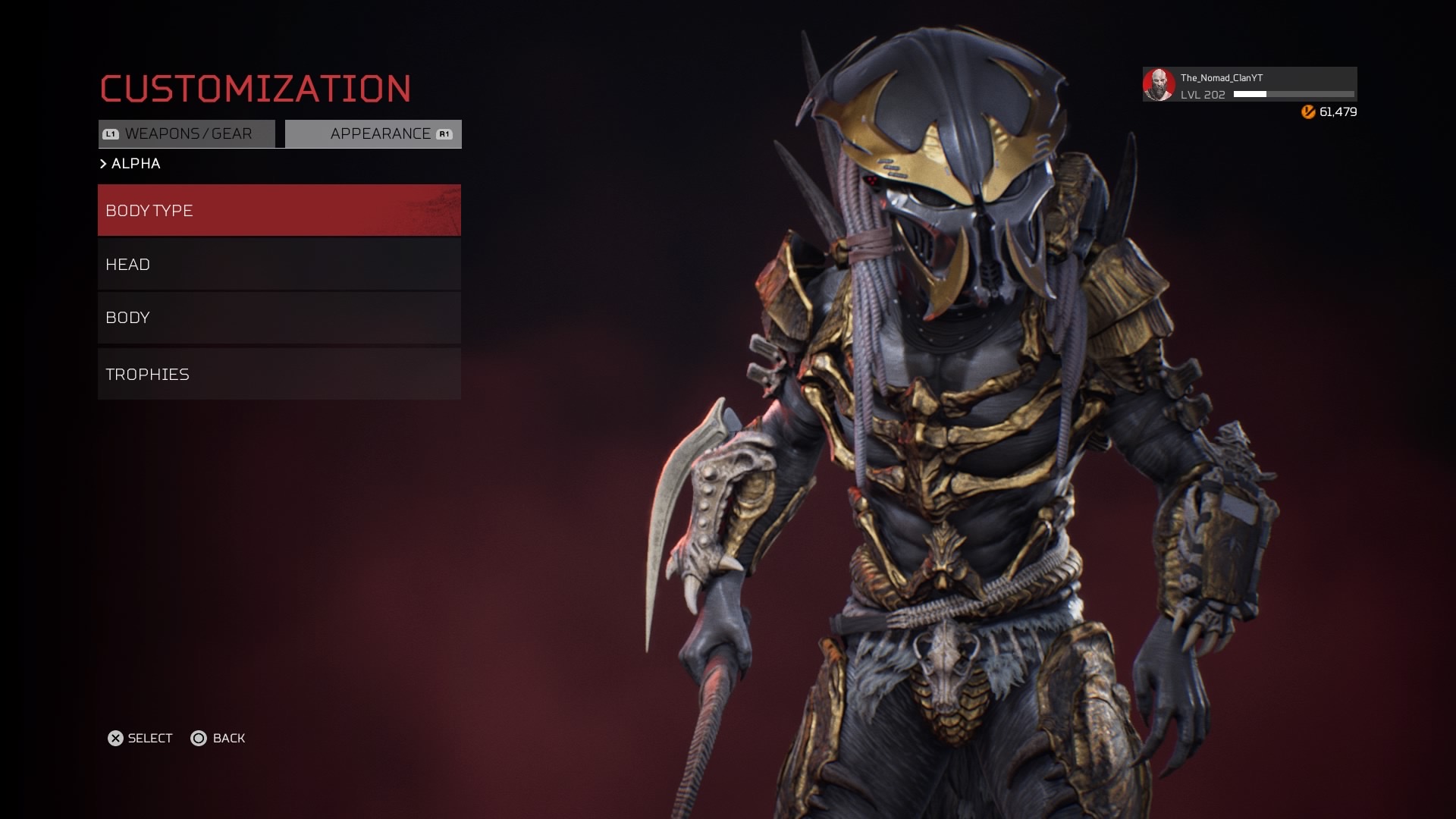The height and width of the screenshot is (819, 1456).
Task: Open the Head customization option
Action: 279,265
